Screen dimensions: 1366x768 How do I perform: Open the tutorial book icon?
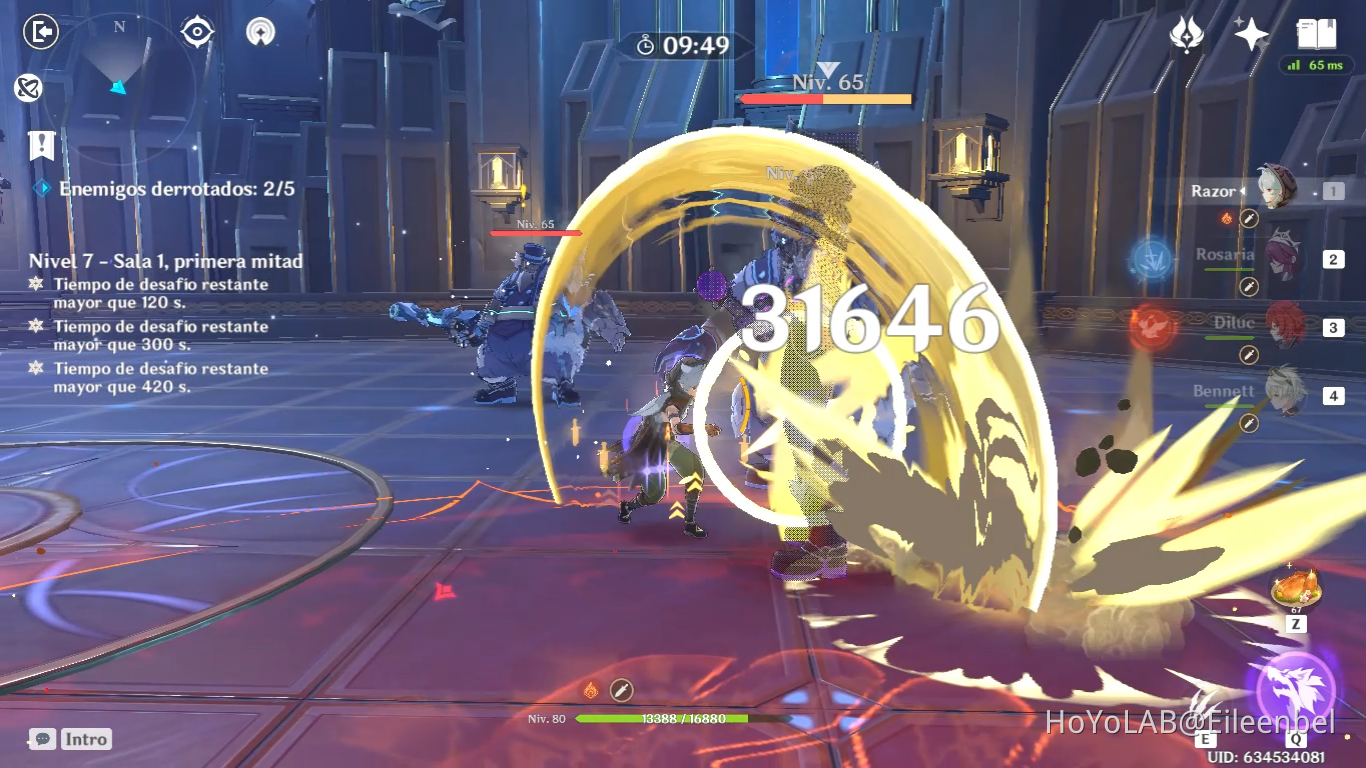(x=1317, y=34)
